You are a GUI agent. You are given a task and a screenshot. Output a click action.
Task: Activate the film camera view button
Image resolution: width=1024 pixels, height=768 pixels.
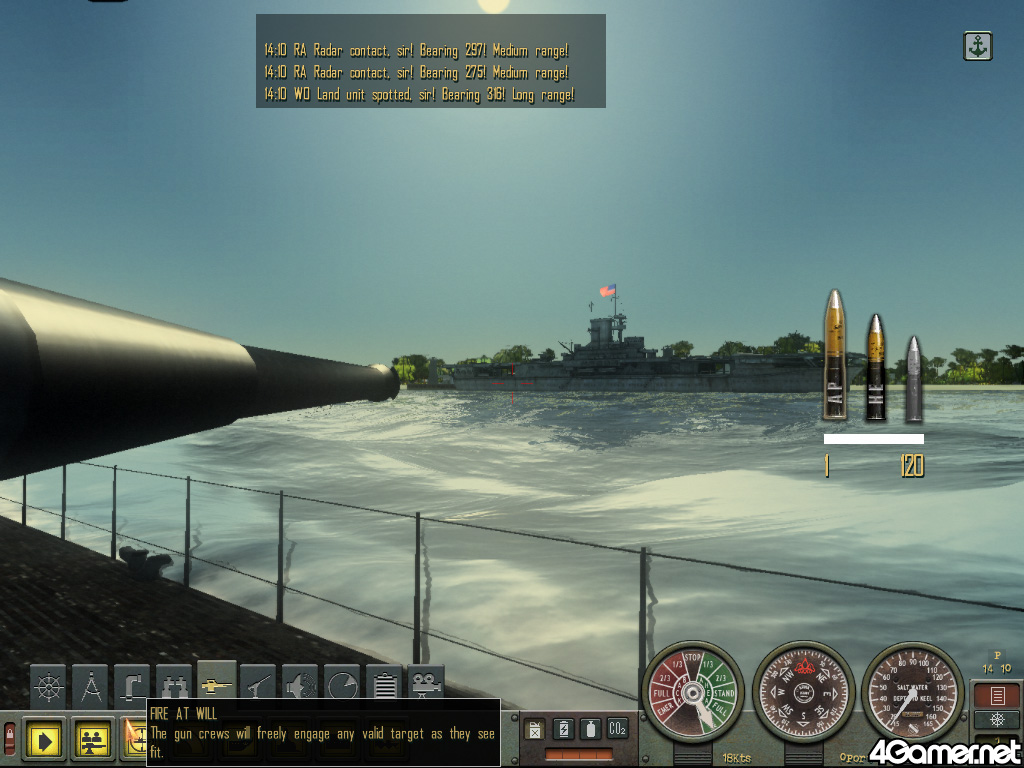(x=426, y=685)
